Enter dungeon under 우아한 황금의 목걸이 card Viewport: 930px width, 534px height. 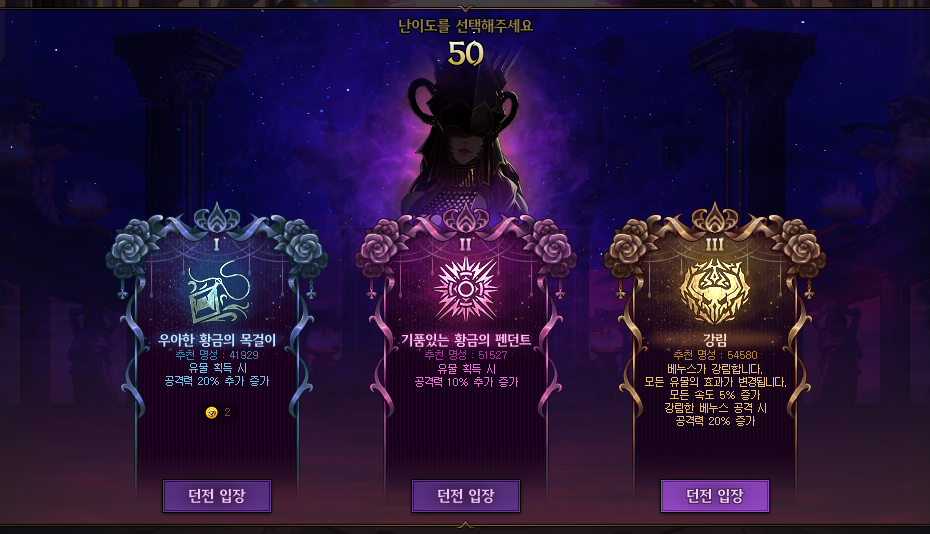pos(217,495)
